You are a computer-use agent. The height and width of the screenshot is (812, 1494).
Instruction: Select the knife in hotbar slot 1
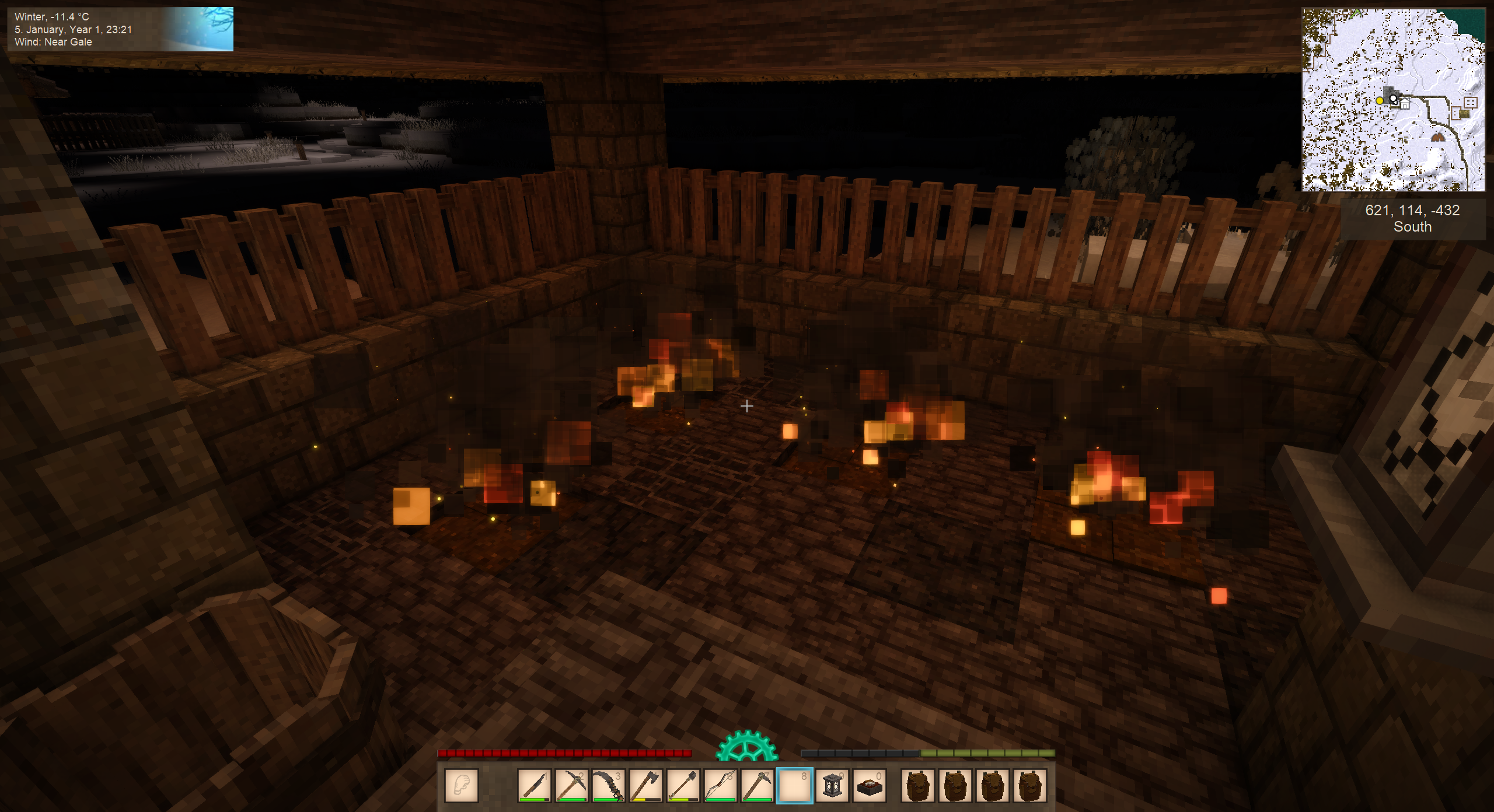click(x=534, y=785)
